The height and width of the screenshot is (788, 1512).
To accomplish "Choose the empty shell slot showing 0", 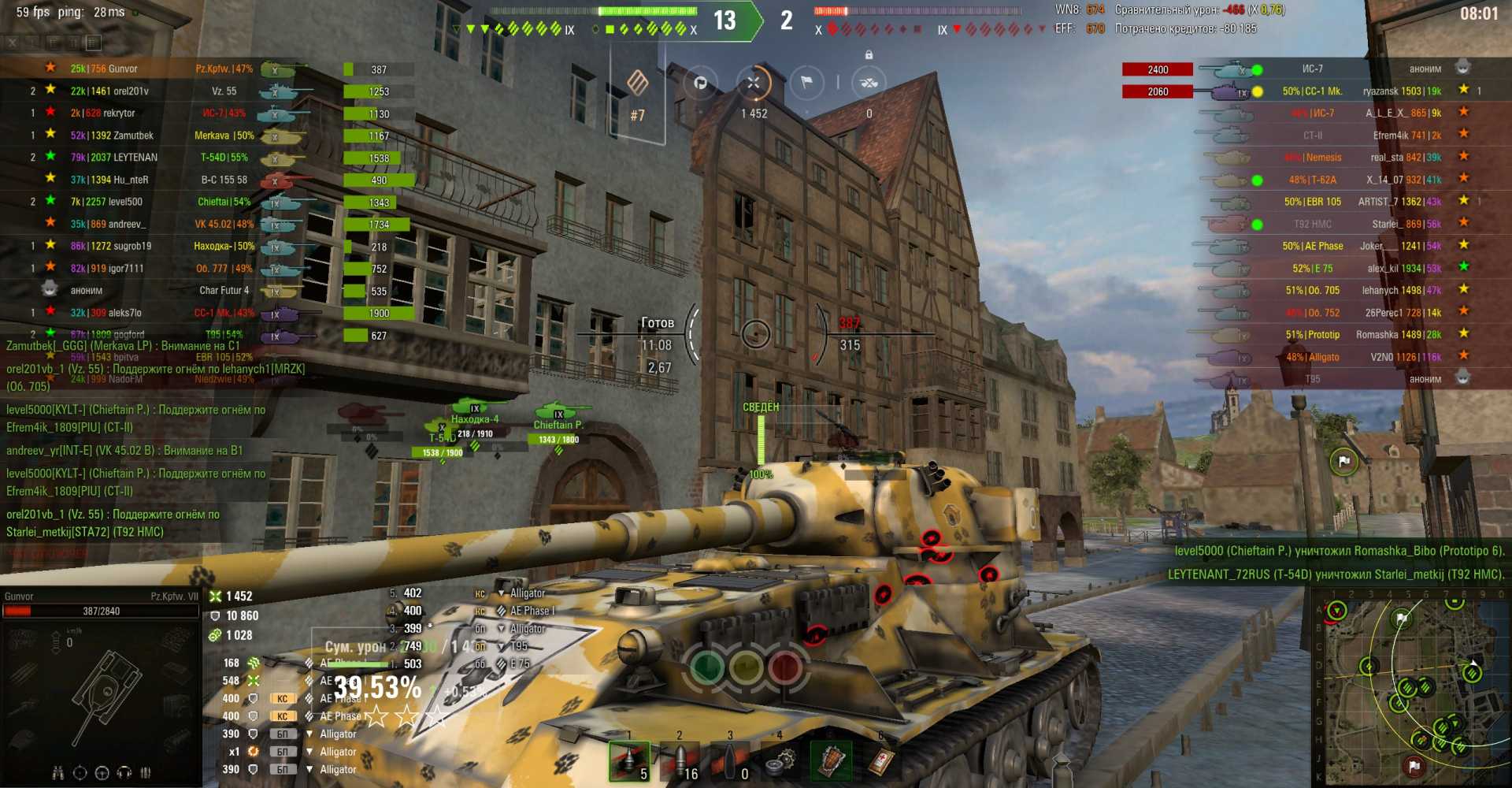I will coord(729,761).
